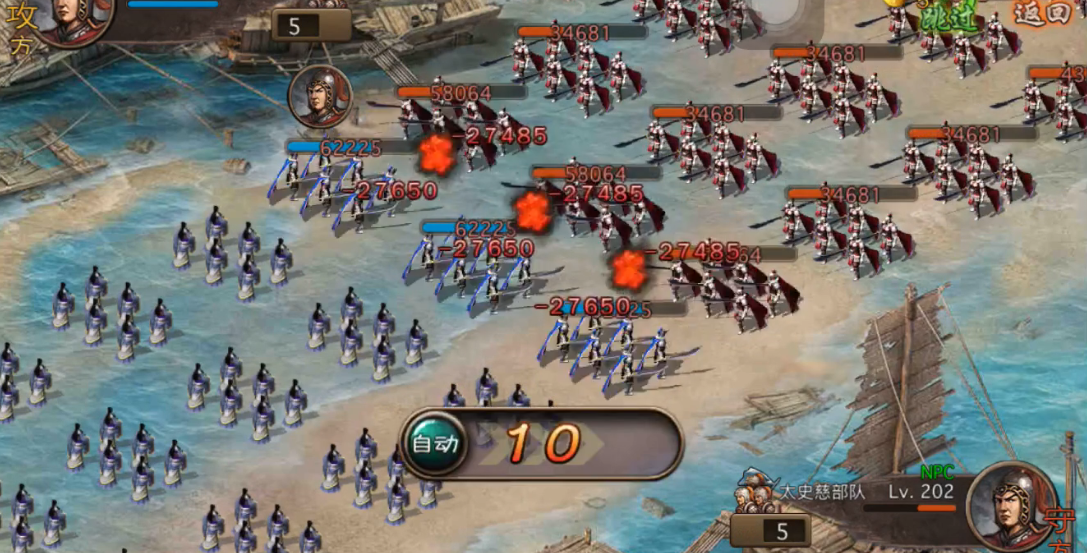
Task: Select the defender 太史慈 general portrait
Action: tap(1010, 505)
